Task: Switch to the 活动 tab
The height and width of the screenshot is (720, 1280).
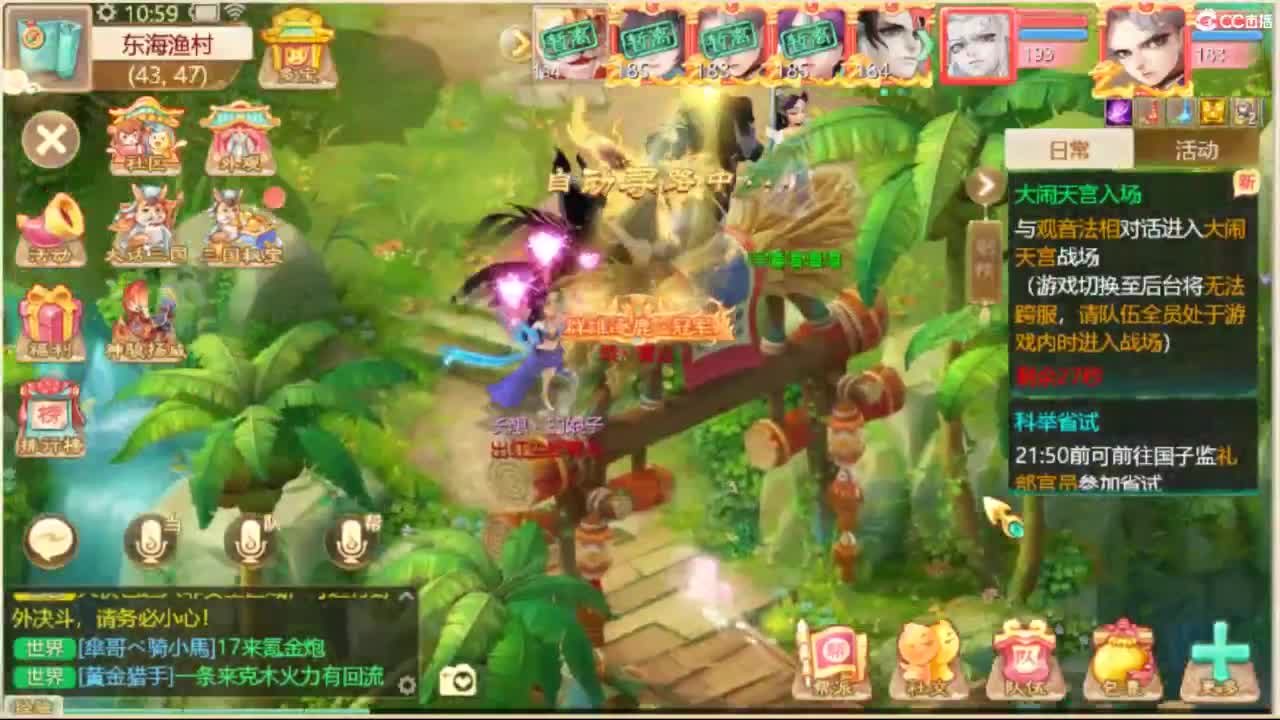Action: tap(1195, 148)
